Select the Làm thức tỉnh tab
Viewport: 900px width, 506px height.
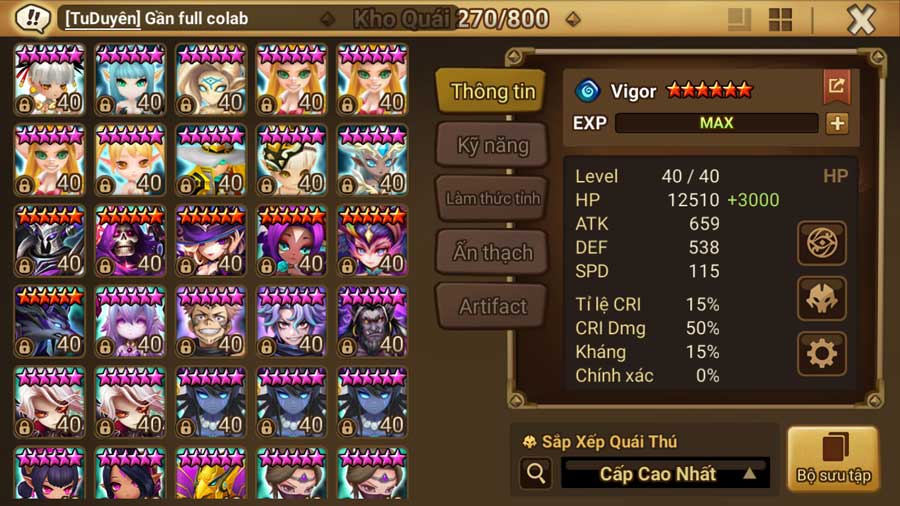pos(492,198)
